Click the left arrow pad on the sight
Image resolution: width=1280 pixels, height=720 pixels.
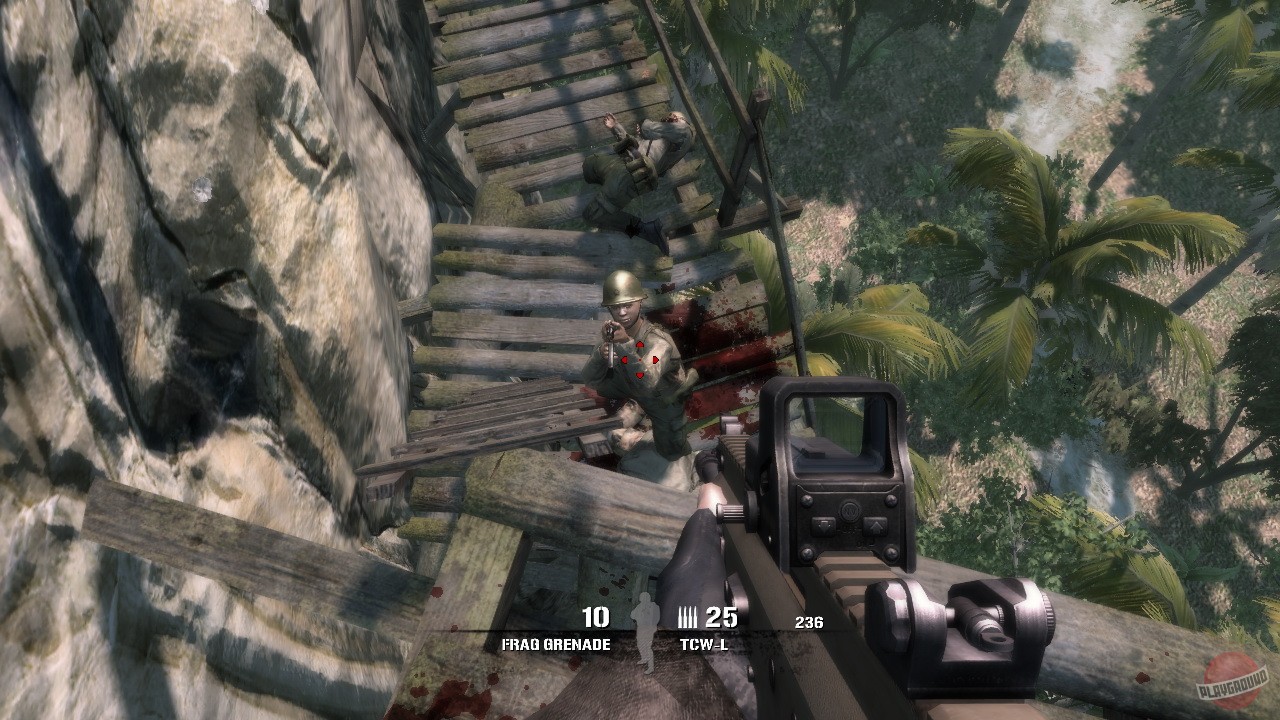click(823, 525)
